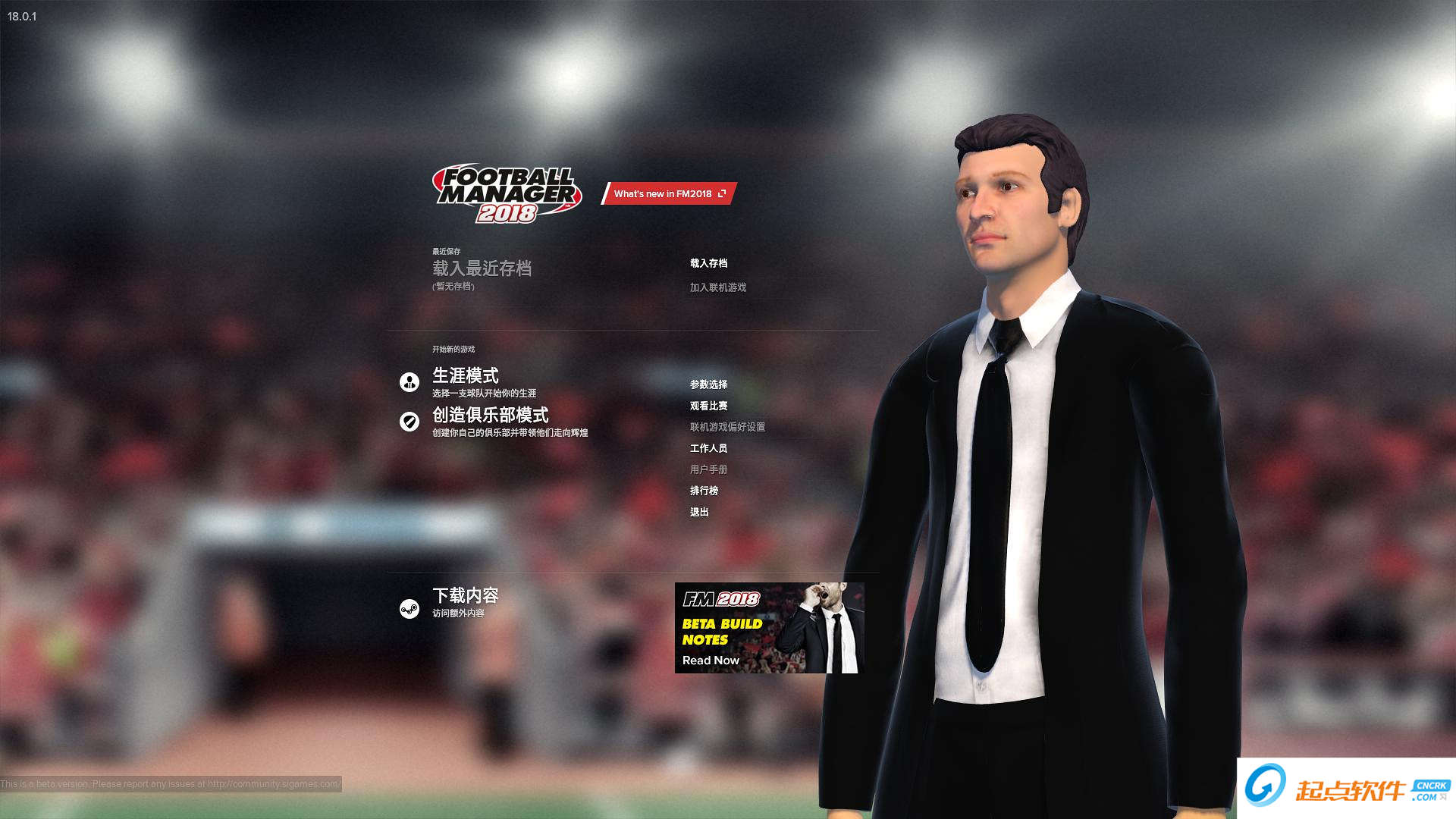
Task: View the leaderboards (排行榜)
Action: pos(704,491)
